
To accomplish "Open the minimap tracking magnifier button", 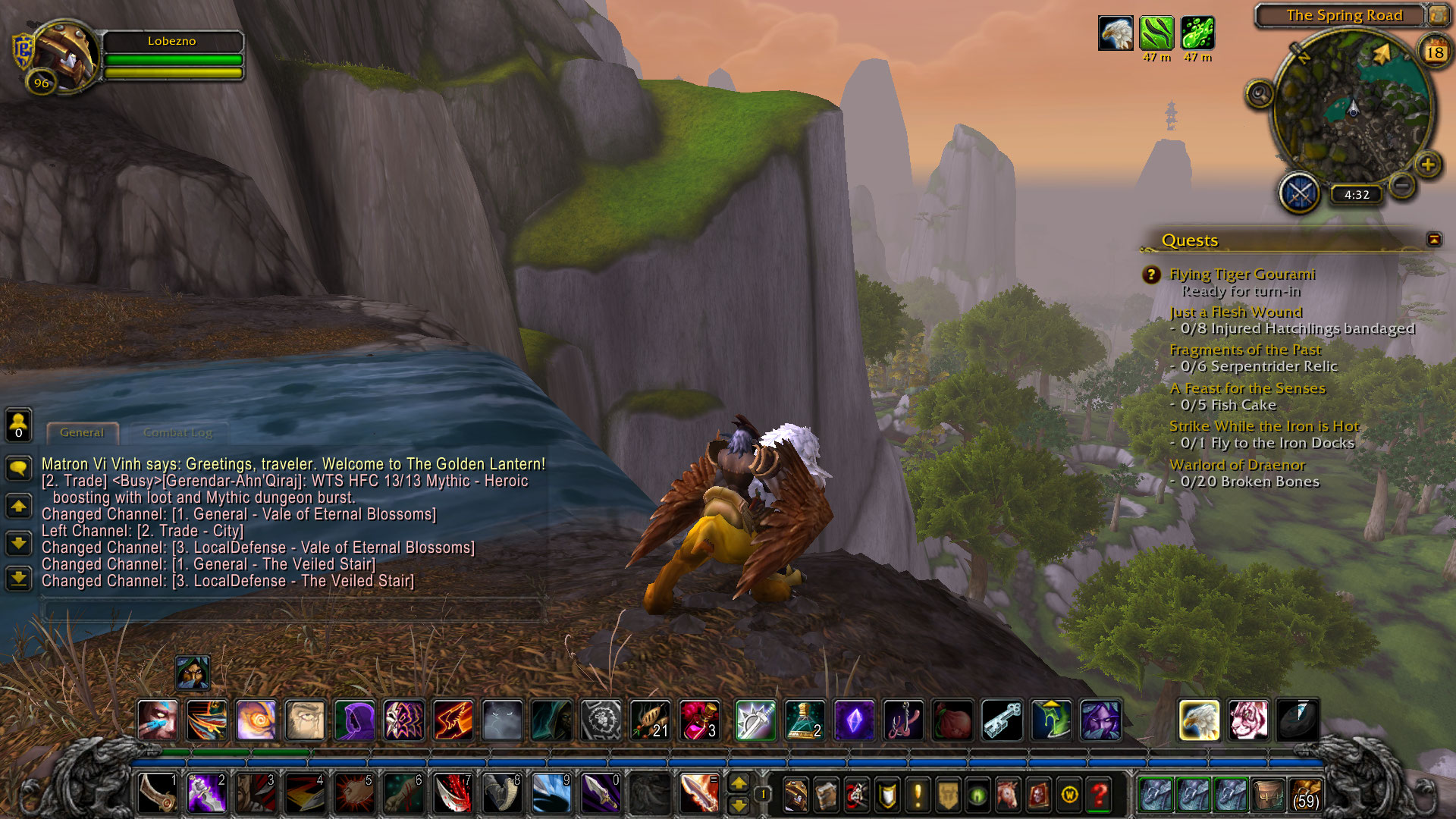I will pyautogui.click(x=1260, y=94).
